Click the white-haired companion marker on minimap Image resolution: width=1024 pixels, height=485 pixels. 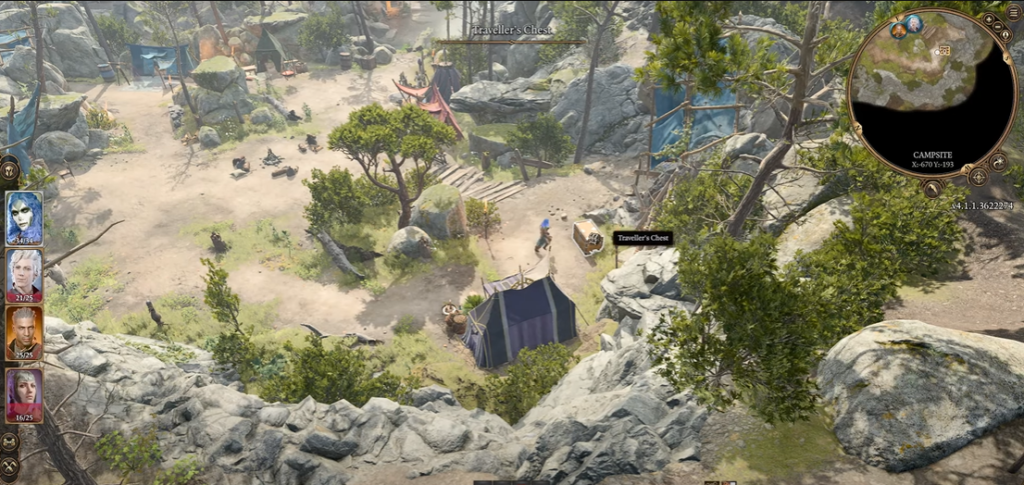(x=913, y=22)
